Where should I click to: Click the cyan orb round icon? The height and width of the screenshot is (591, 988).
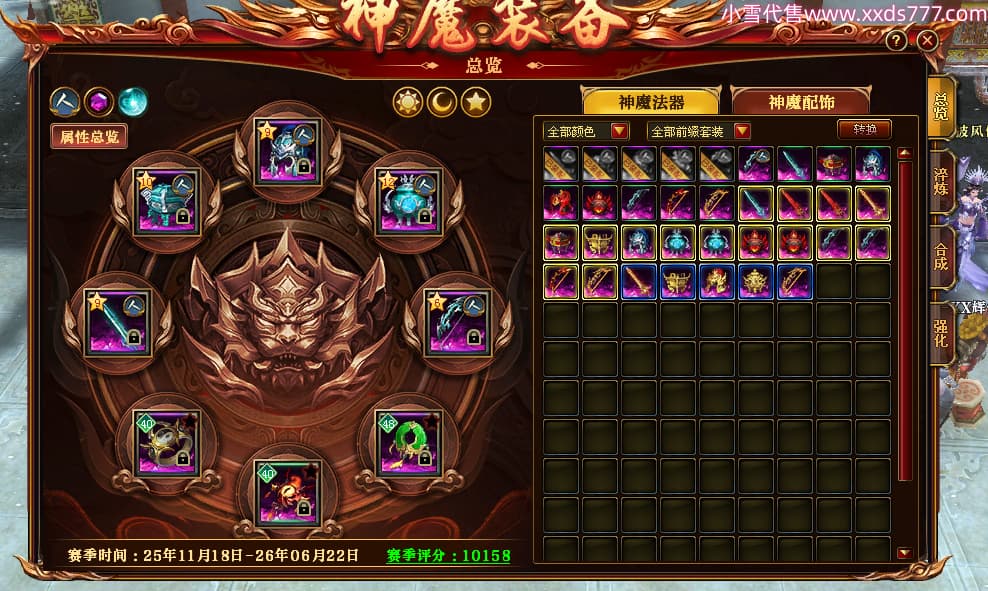pyautogui.click(x=132, y=101)
